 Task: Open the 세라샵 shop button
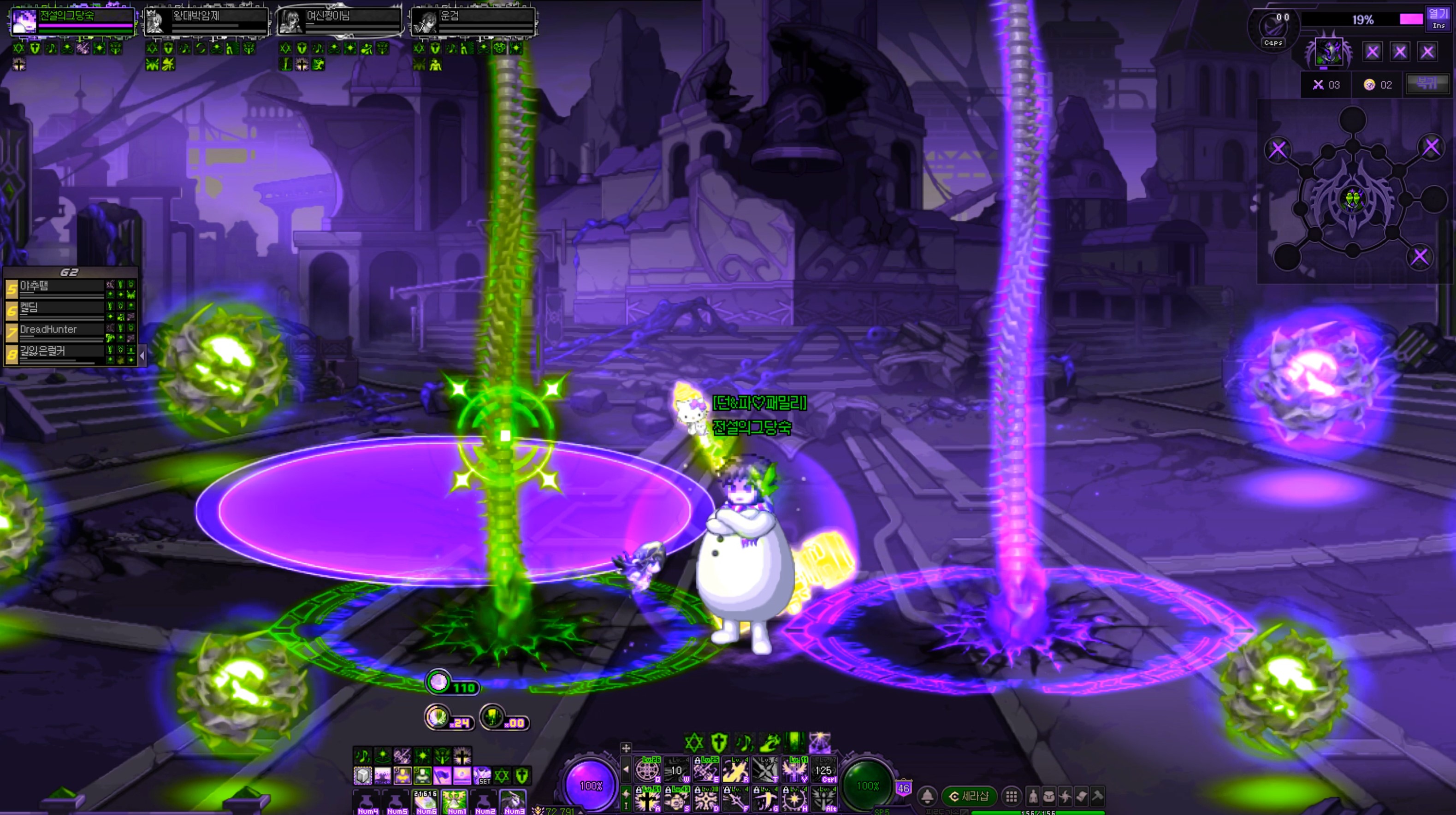pyautogui.click(x=969, y=797)
